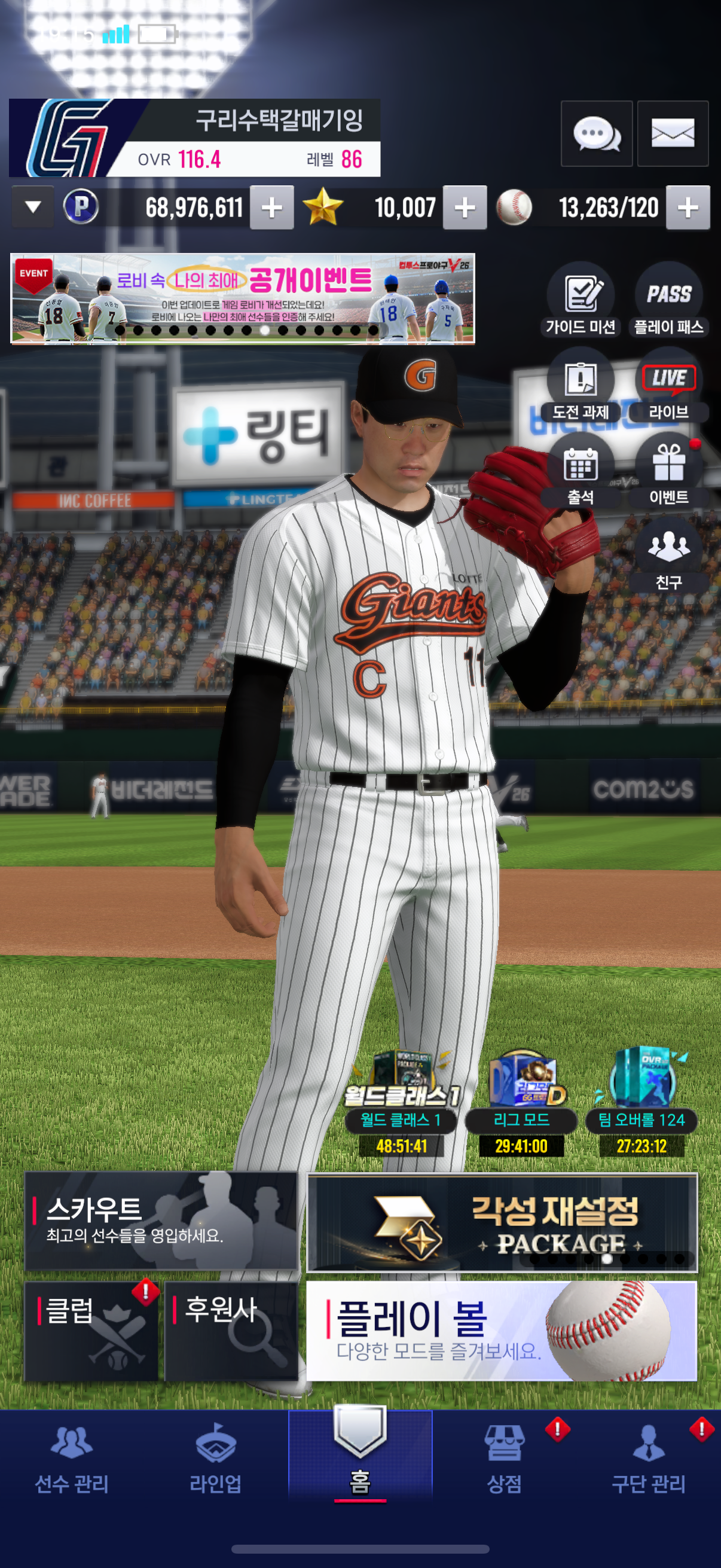Open the mailbox envelope icon

tap(673, 133)
